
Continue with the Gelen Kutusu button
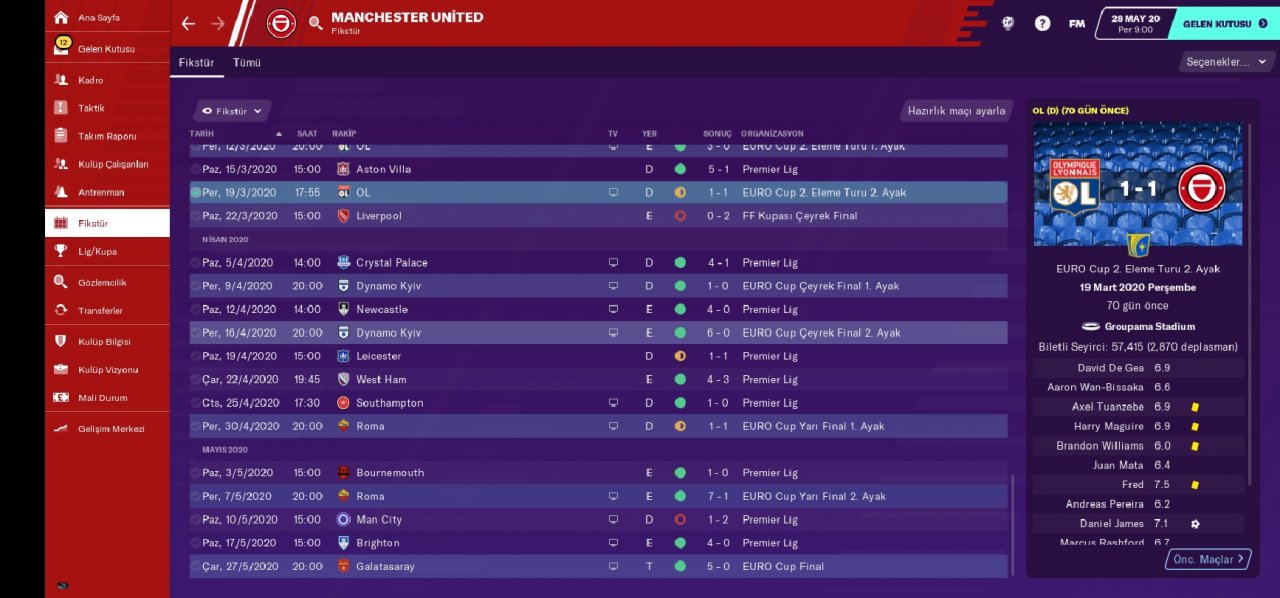(1224, 23)
